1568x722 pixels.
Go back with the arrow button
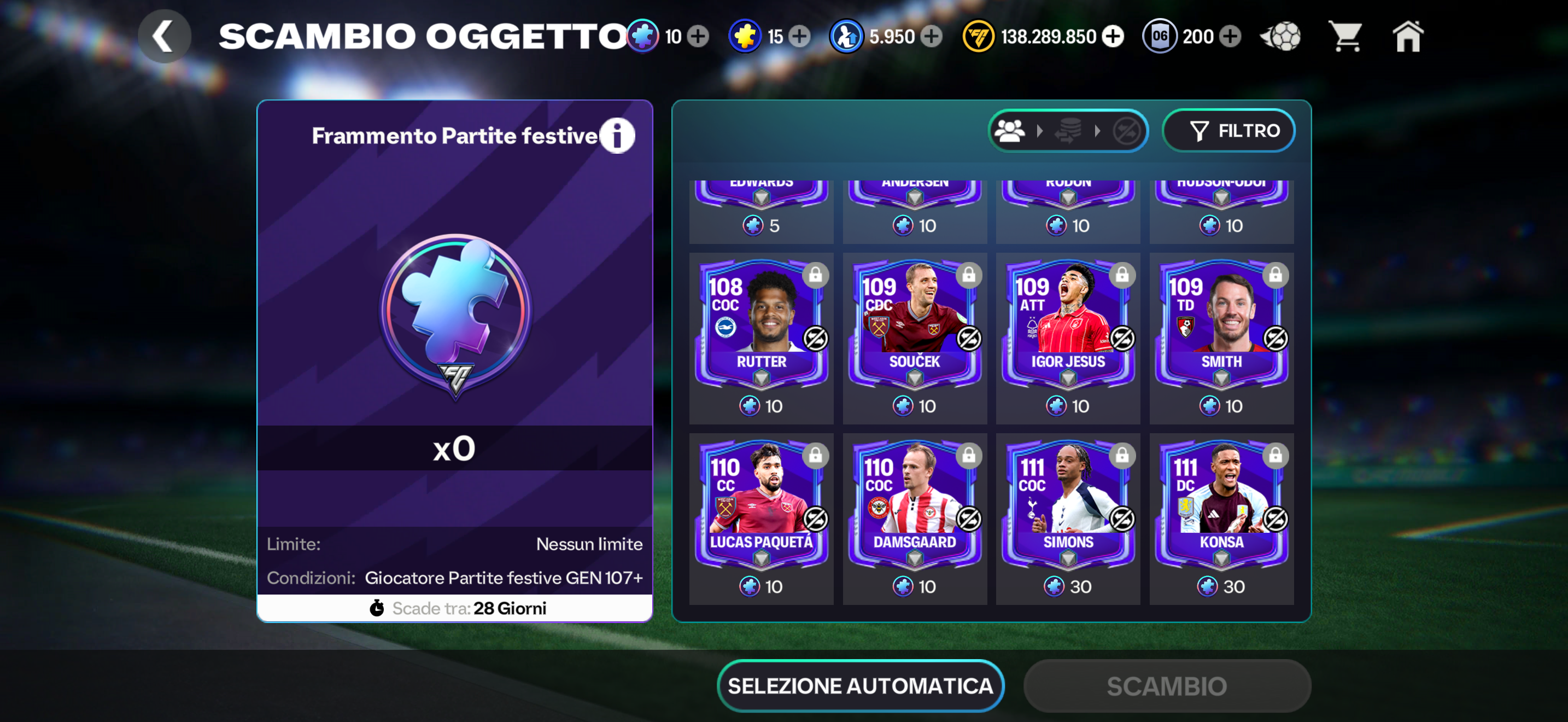click(163, 37)
